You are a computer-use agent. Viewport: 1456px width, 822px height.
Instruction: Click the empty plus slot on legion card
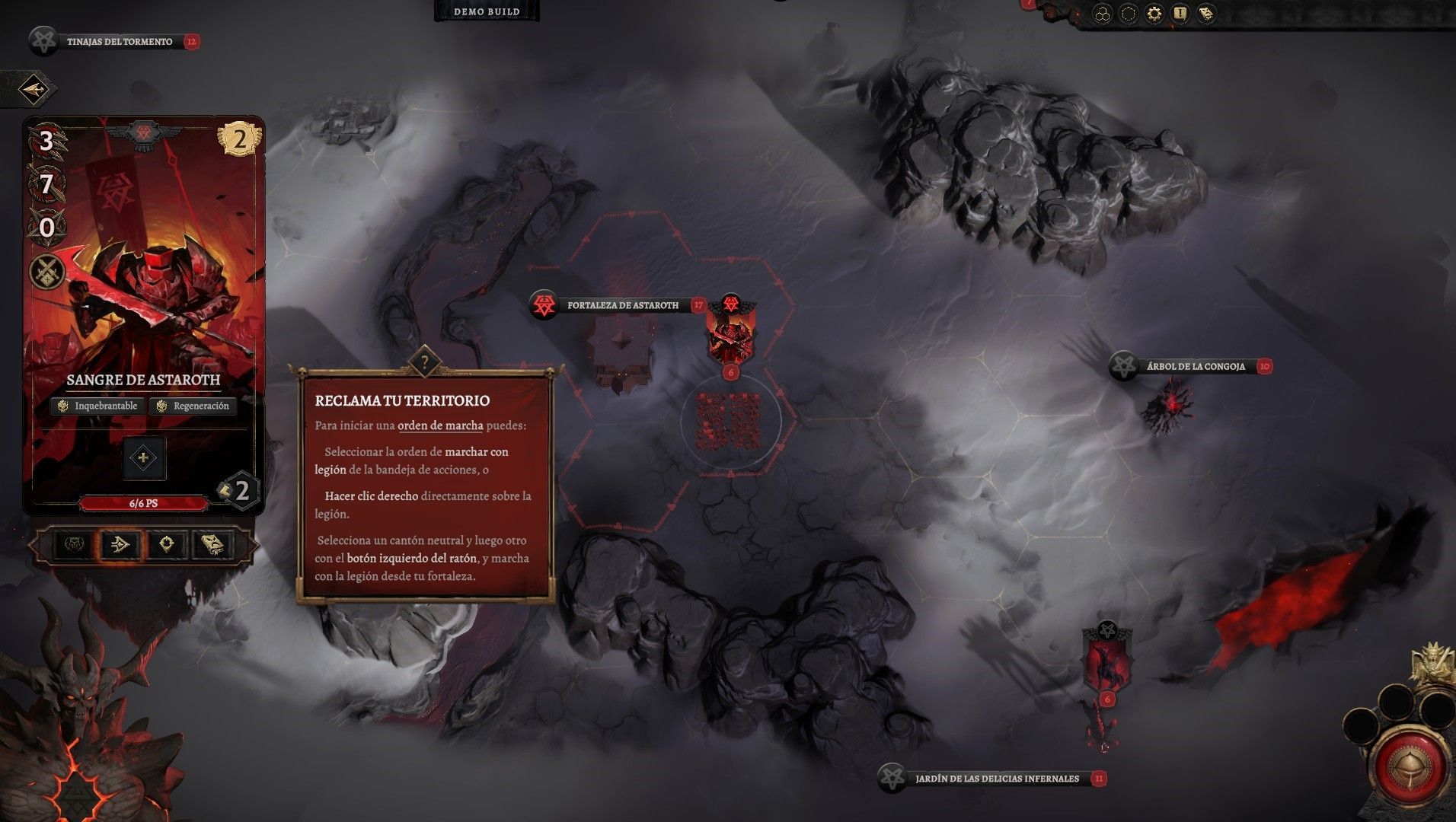point(143,457)
